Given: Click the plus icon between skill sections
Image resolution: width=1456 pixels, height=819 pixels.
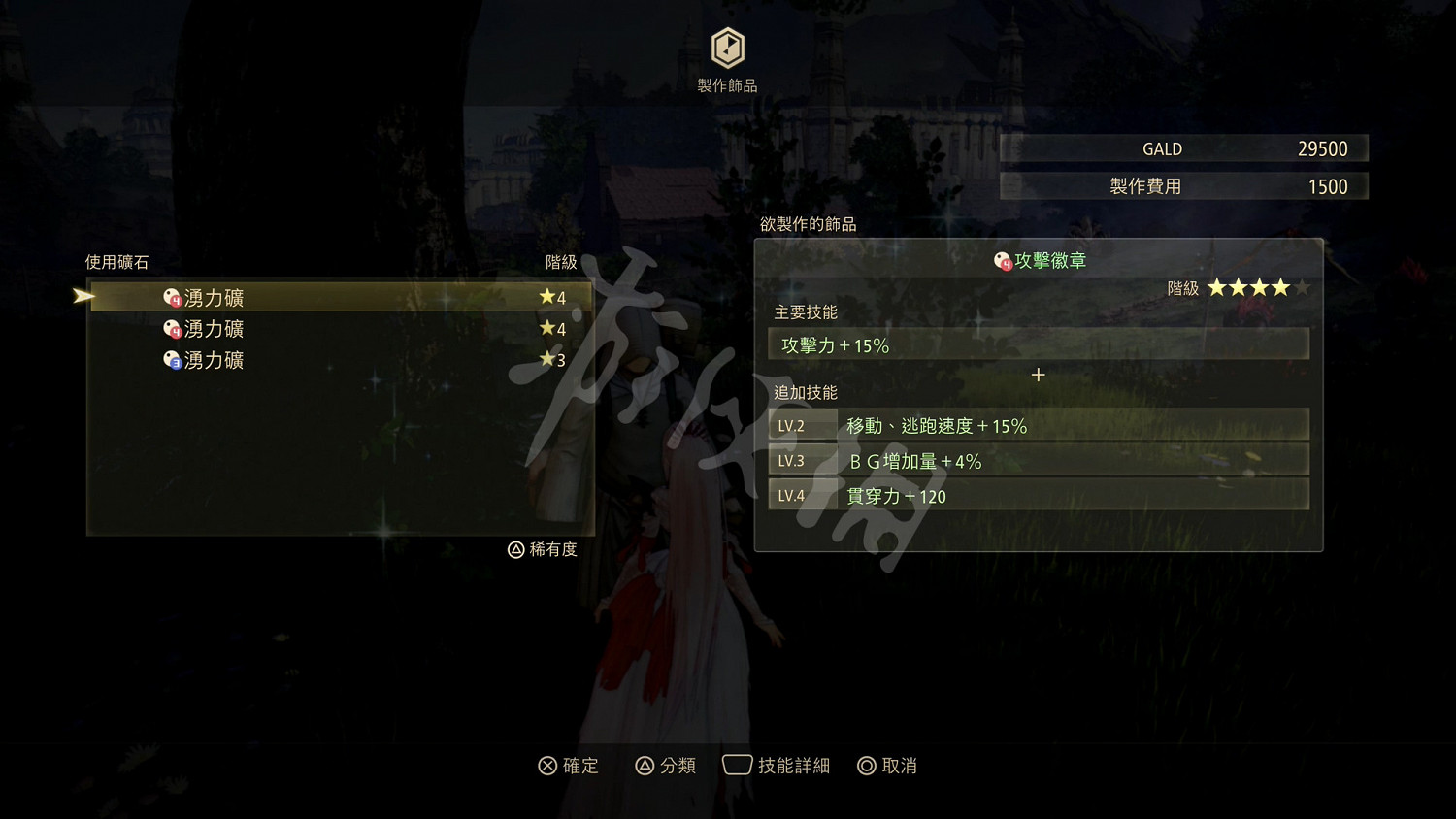Looking at the screenshot, I should pos(1038,375).
